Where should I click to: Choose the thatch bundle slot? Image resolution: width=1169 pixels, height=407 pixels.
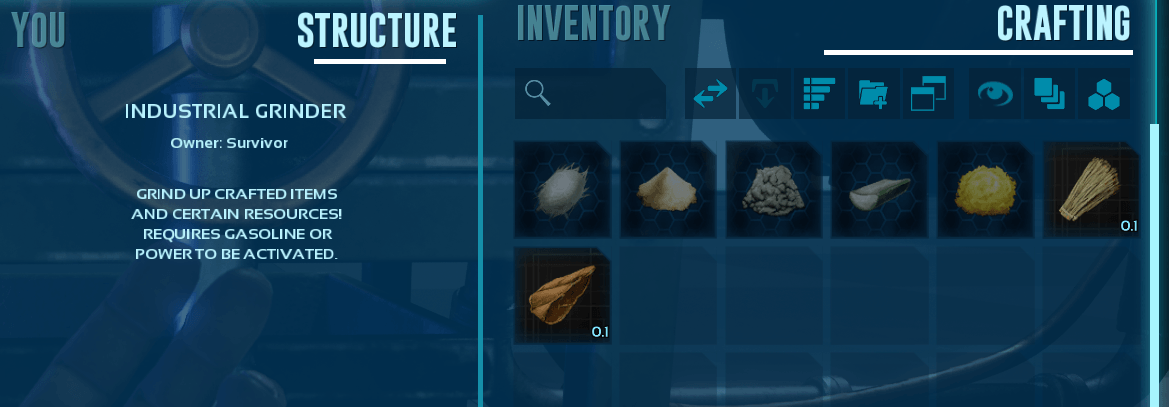[1092, 189]
